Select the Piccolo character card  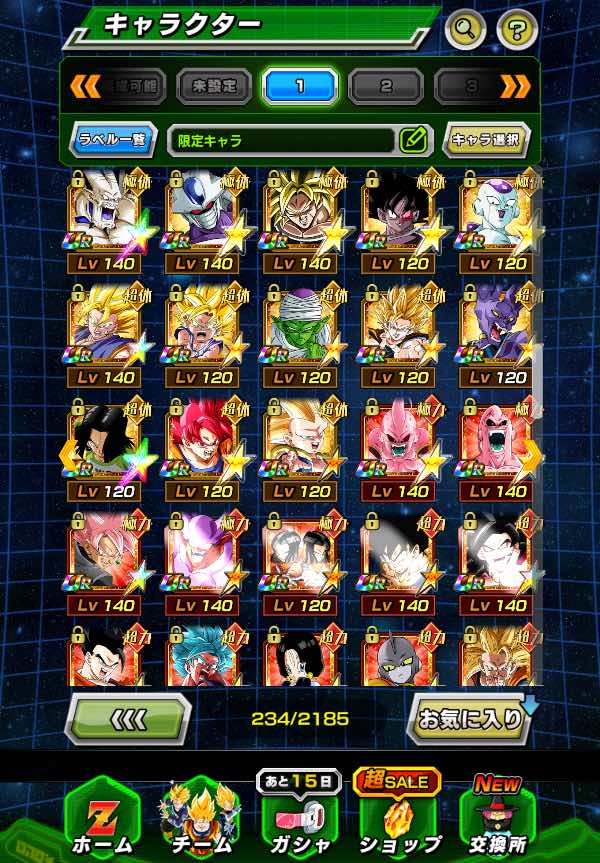coord(301,330)
